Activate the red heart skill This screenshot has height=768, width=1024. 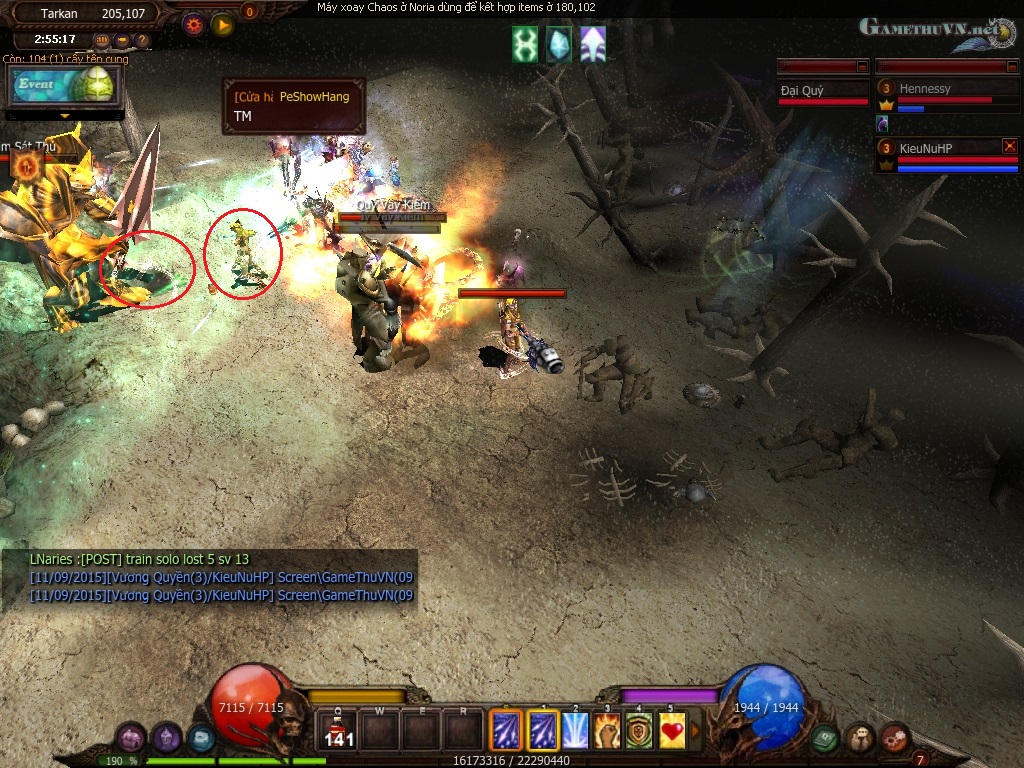672,731
